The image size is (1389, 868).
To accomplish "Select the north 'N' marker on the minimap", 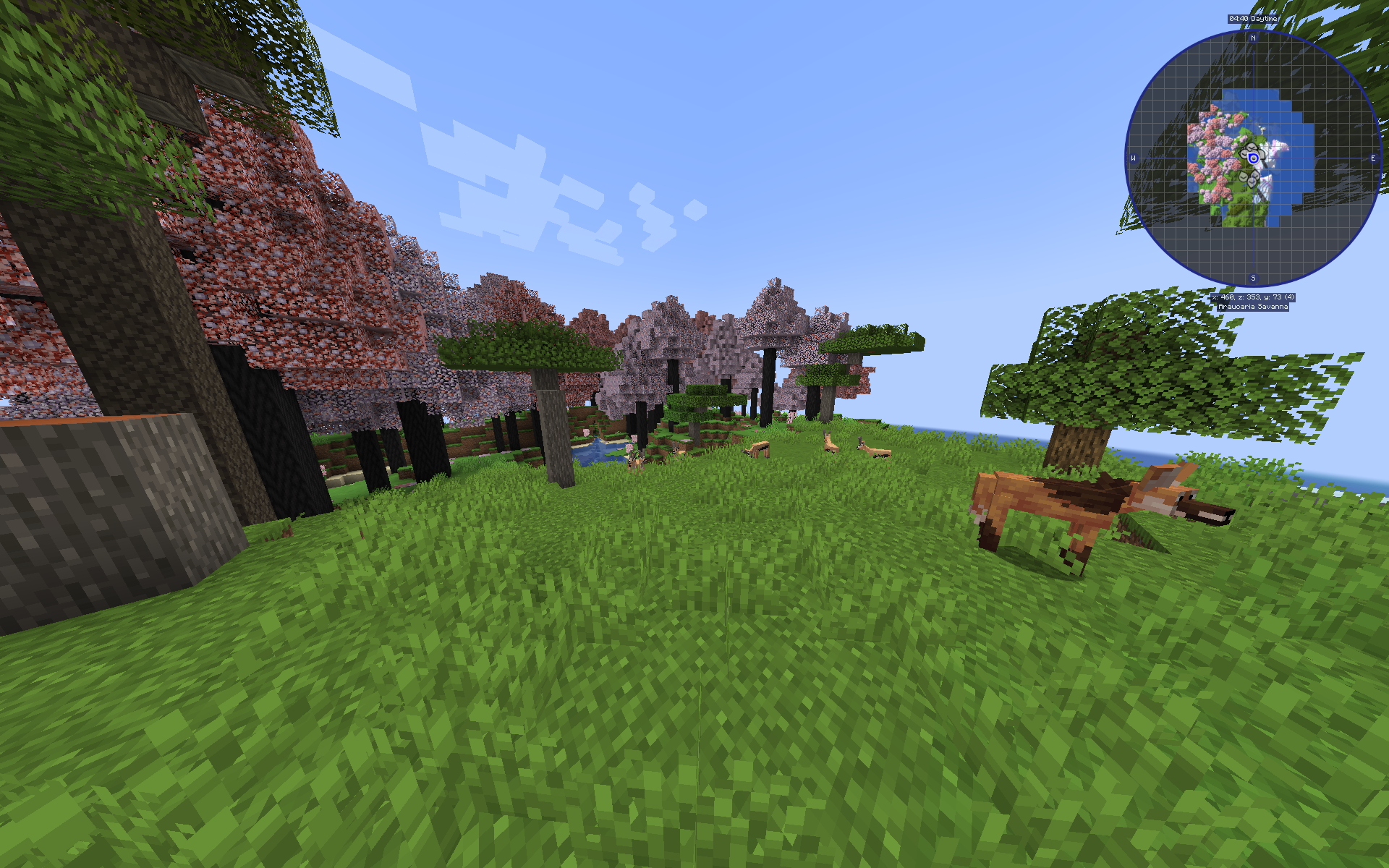I will [x=1252, y=38].
